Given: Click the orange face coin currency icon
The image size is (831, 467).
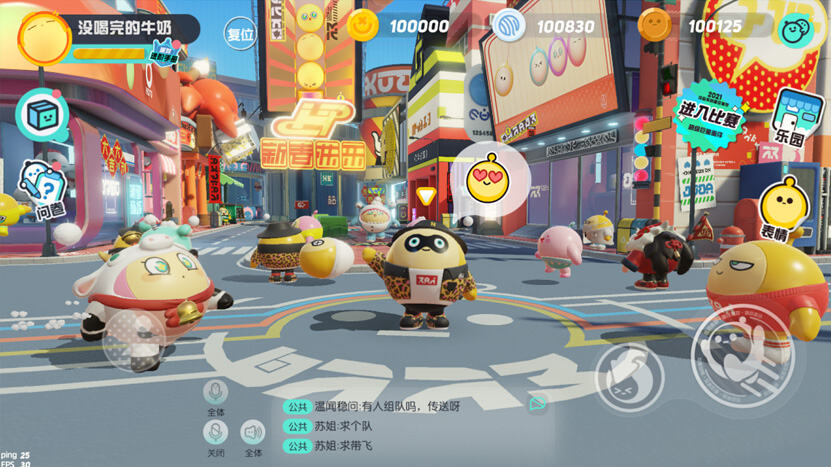Looking at the screenshot, I should (655, 26).
